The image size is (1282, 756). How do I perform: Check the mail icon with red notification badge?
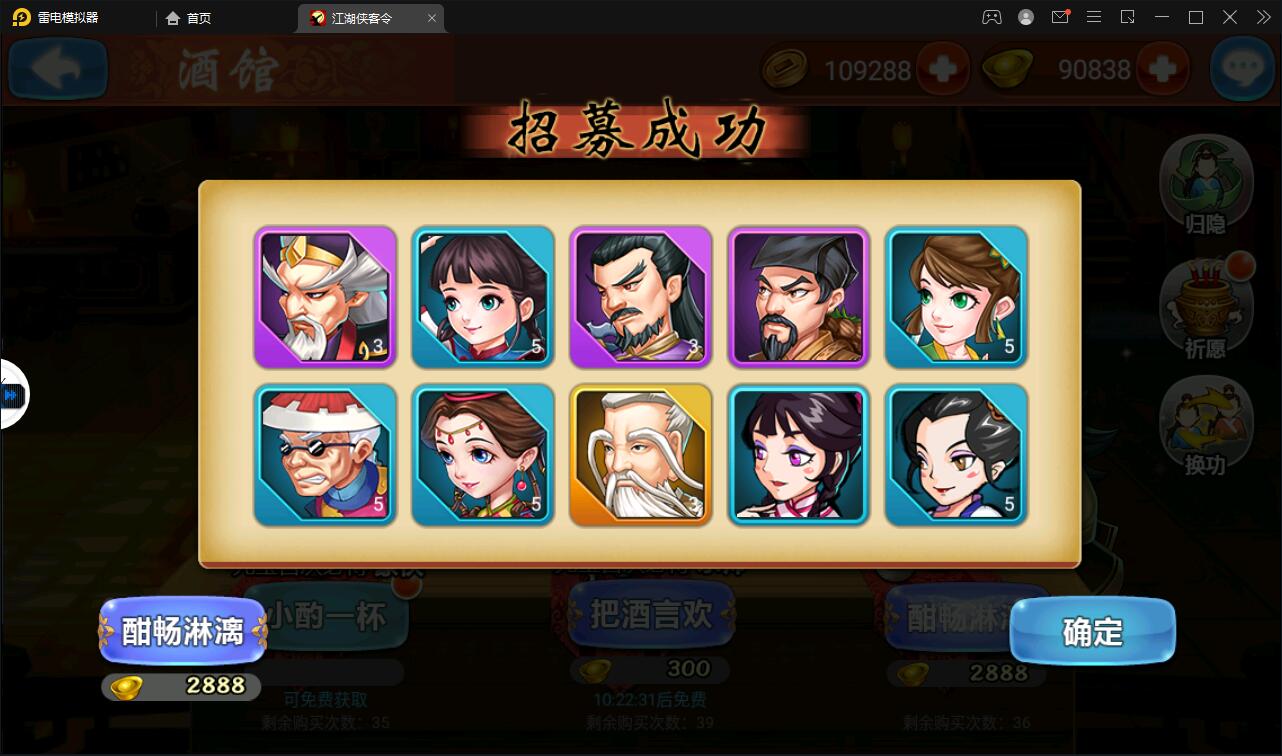tap(1061, 17)
